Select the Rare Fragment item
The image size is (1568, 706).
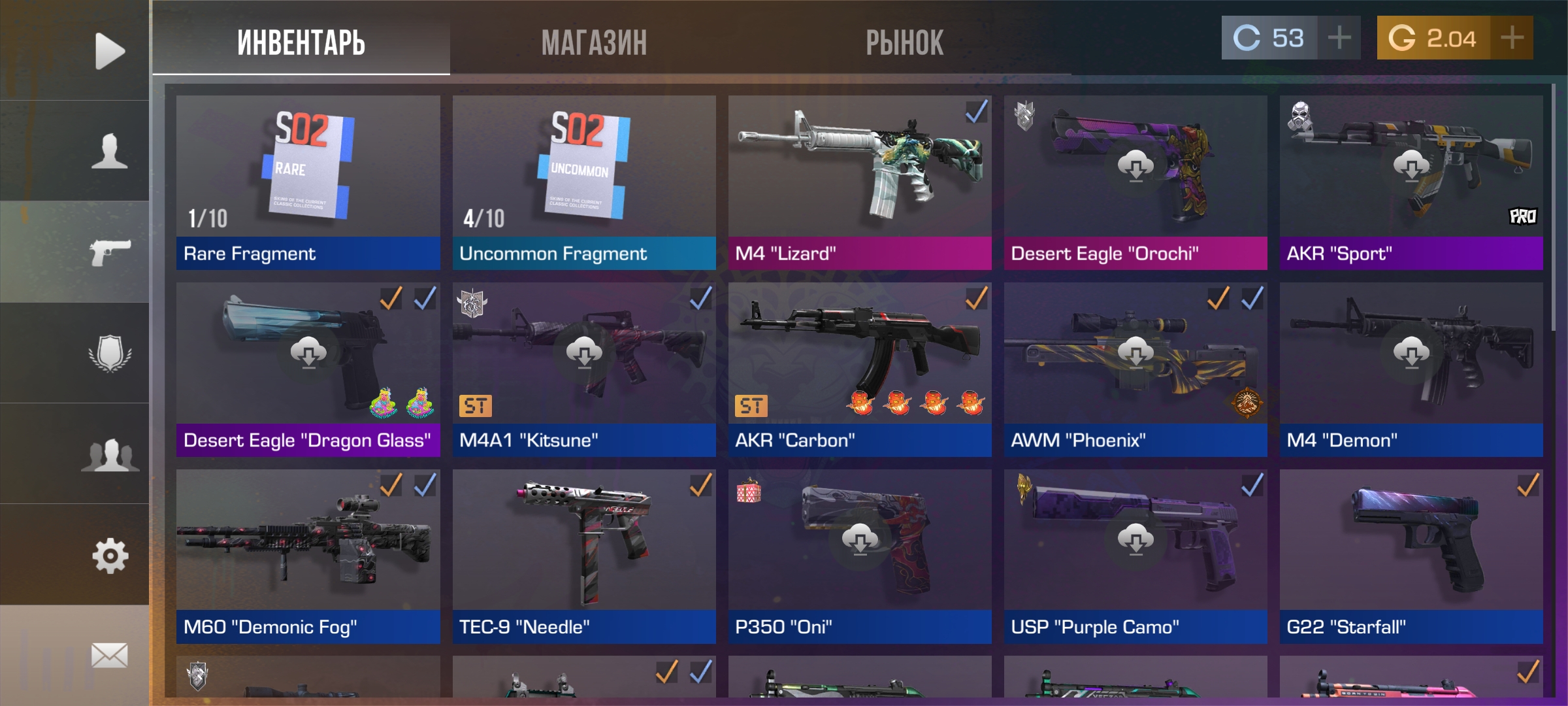click(308, 182)
